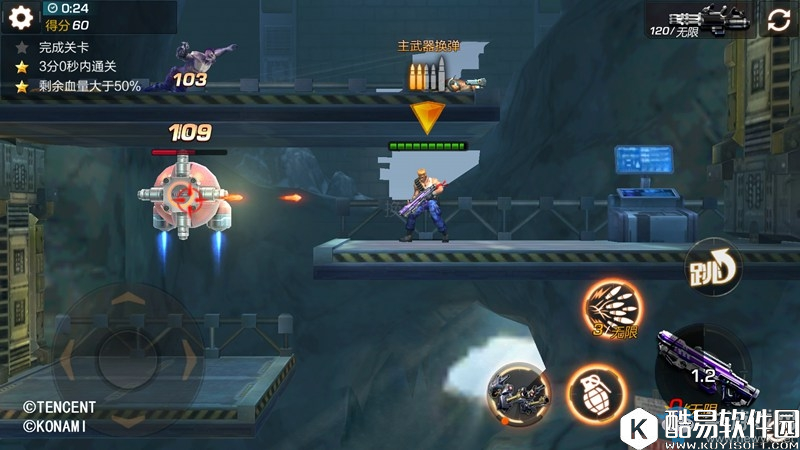The image size is (800, 450).
Task: Activate the mech squad summon skill
Action: click(x=519, y=391)
